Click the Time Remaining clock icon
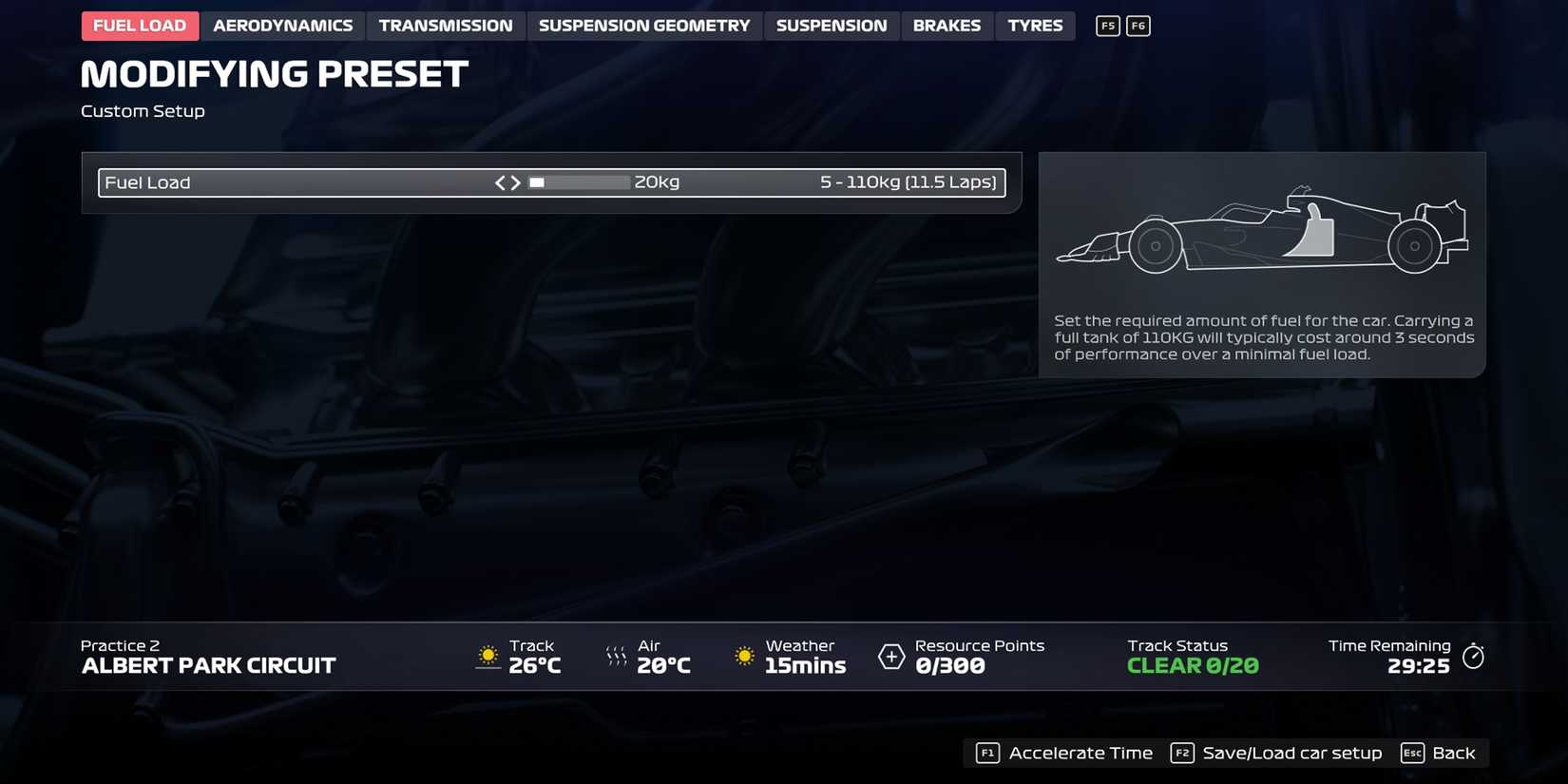Viewport: 1568px width, 784px height. click(1474, 655)
